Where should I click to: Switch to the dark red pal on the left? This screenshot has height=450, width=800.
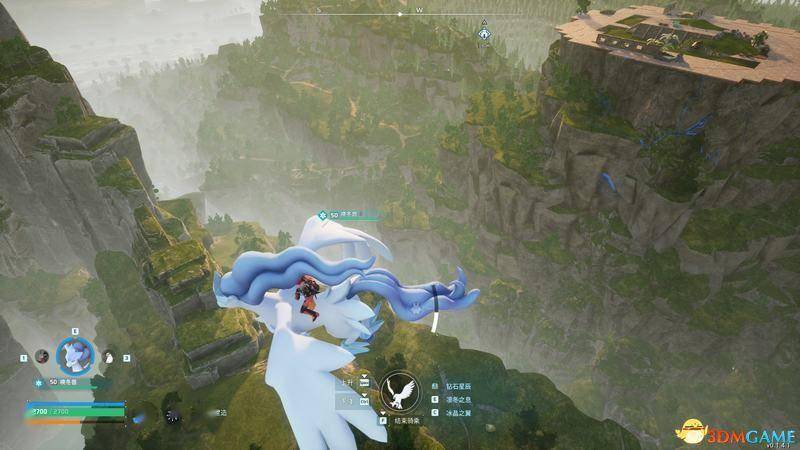41,355
